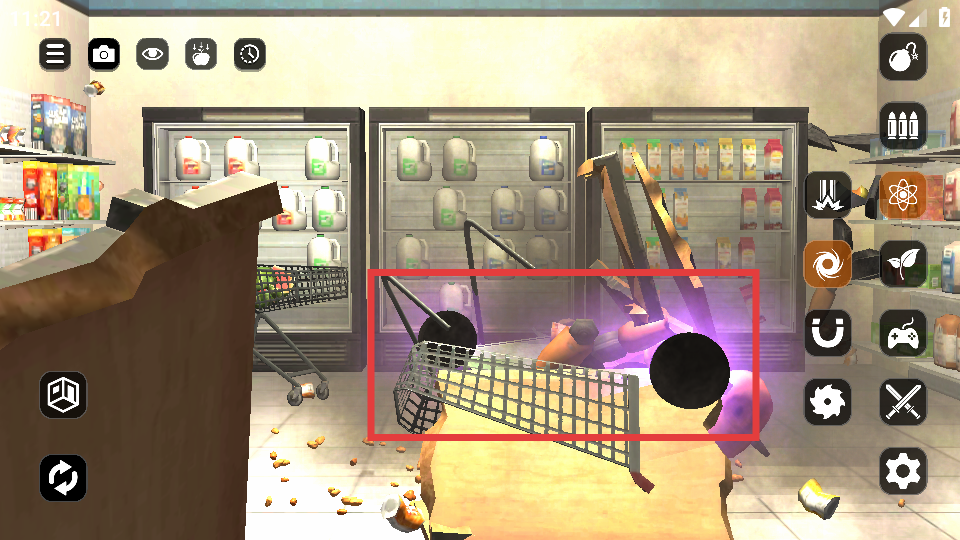Viewport: 960px width, 540px height.
Task: Click the circular arrows reset button
Action: (x=63, y=478)
